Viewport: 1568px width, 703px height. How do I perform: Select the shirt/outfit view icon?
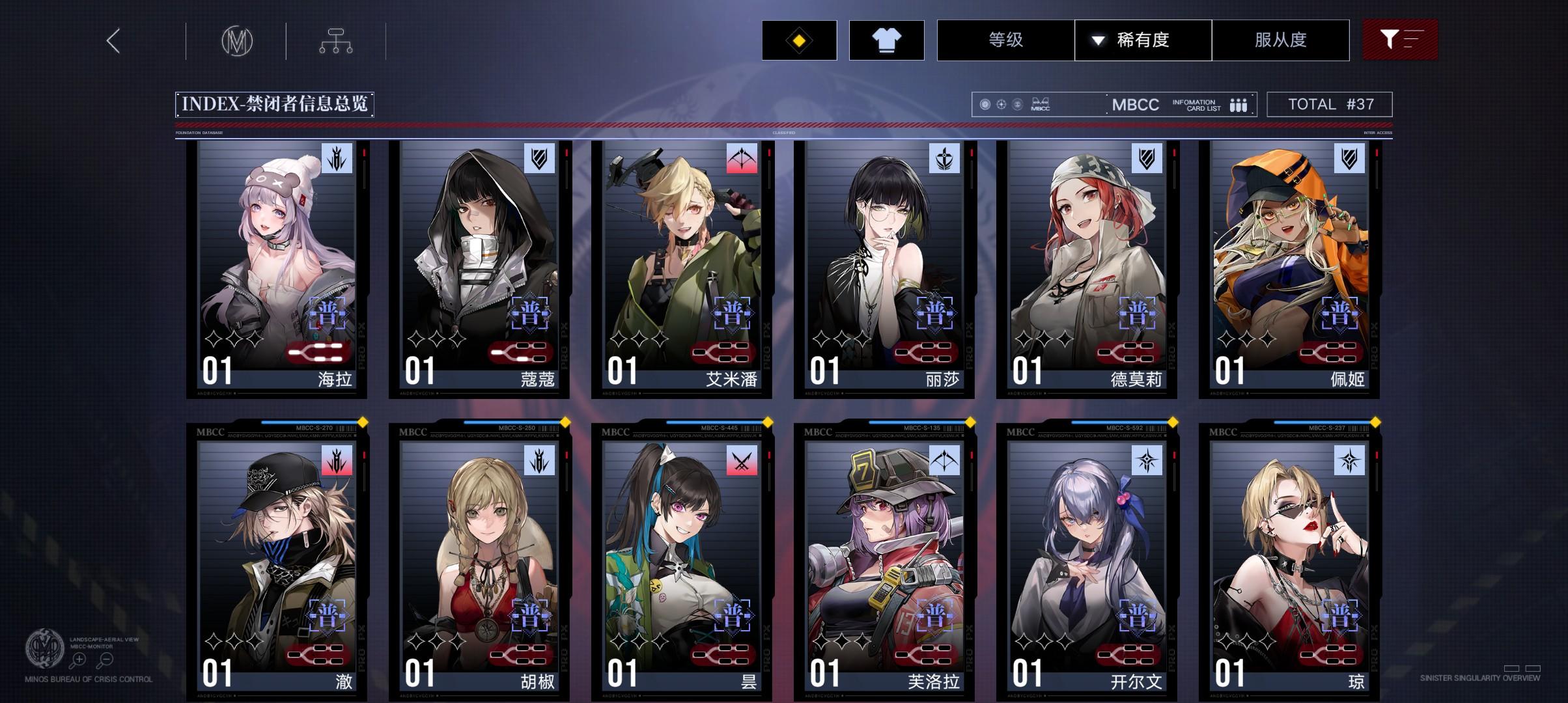[887, 40]
